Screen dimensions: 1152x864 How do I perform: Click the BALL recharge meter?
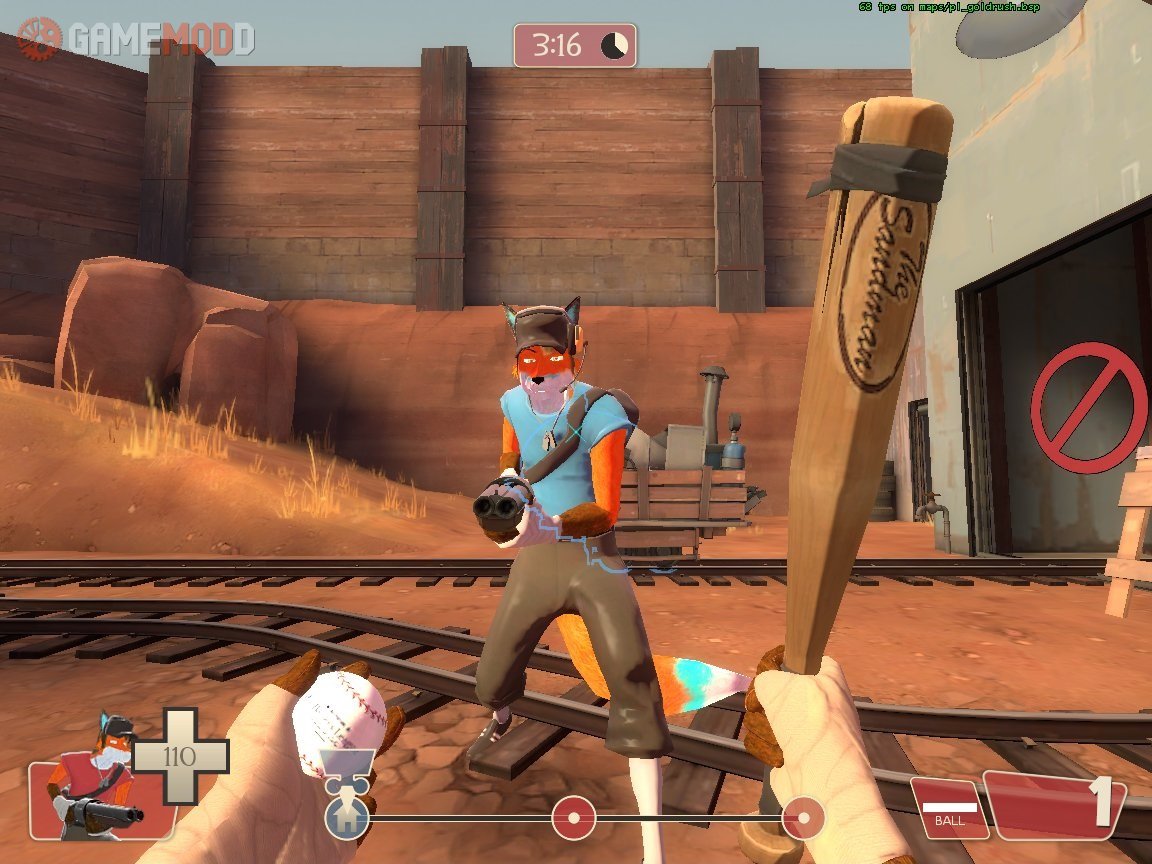(x=948, y=808)
